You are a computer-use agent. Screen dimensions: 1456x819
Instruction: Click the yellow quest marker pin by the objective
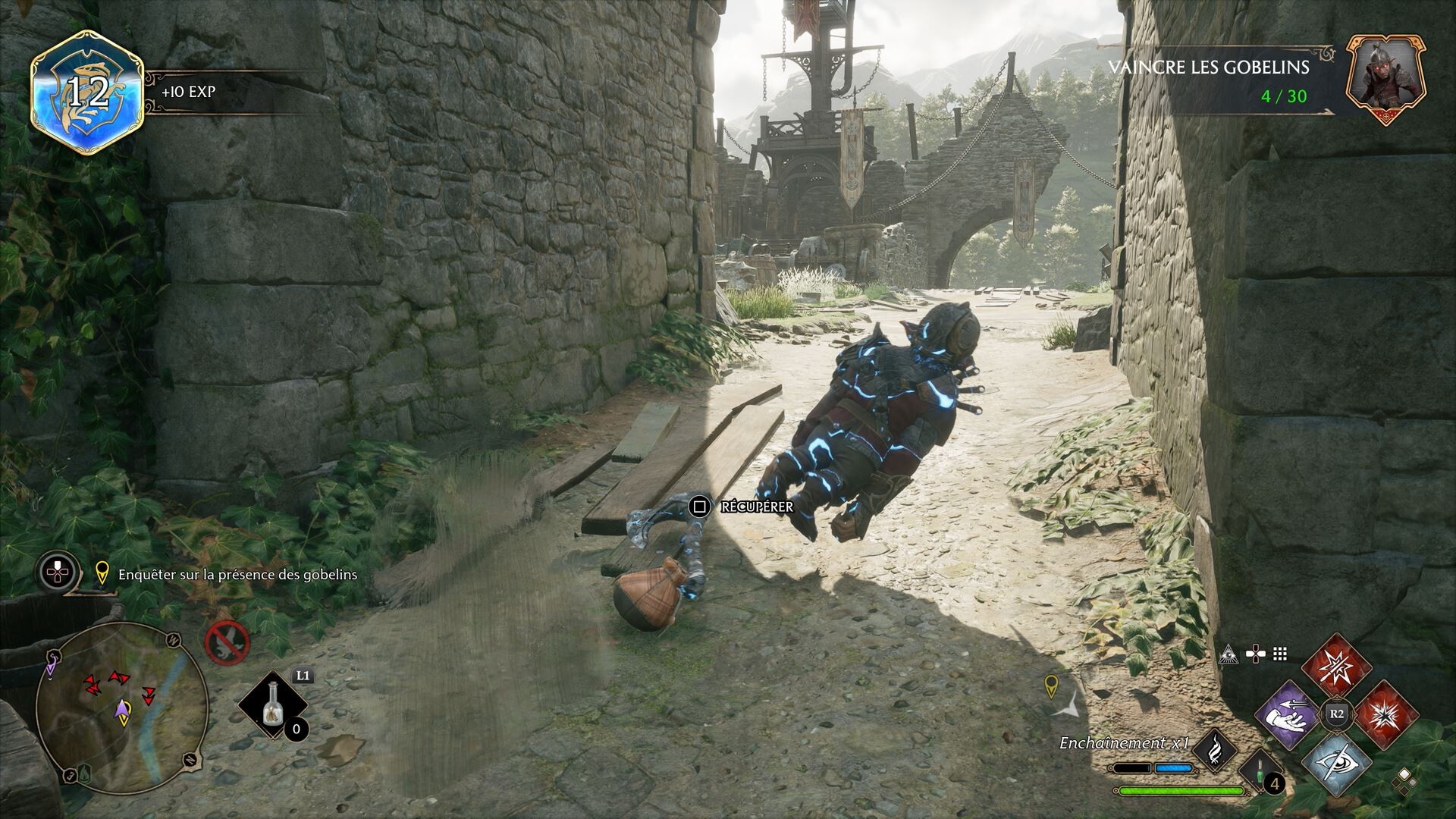(x=102, y=574)
